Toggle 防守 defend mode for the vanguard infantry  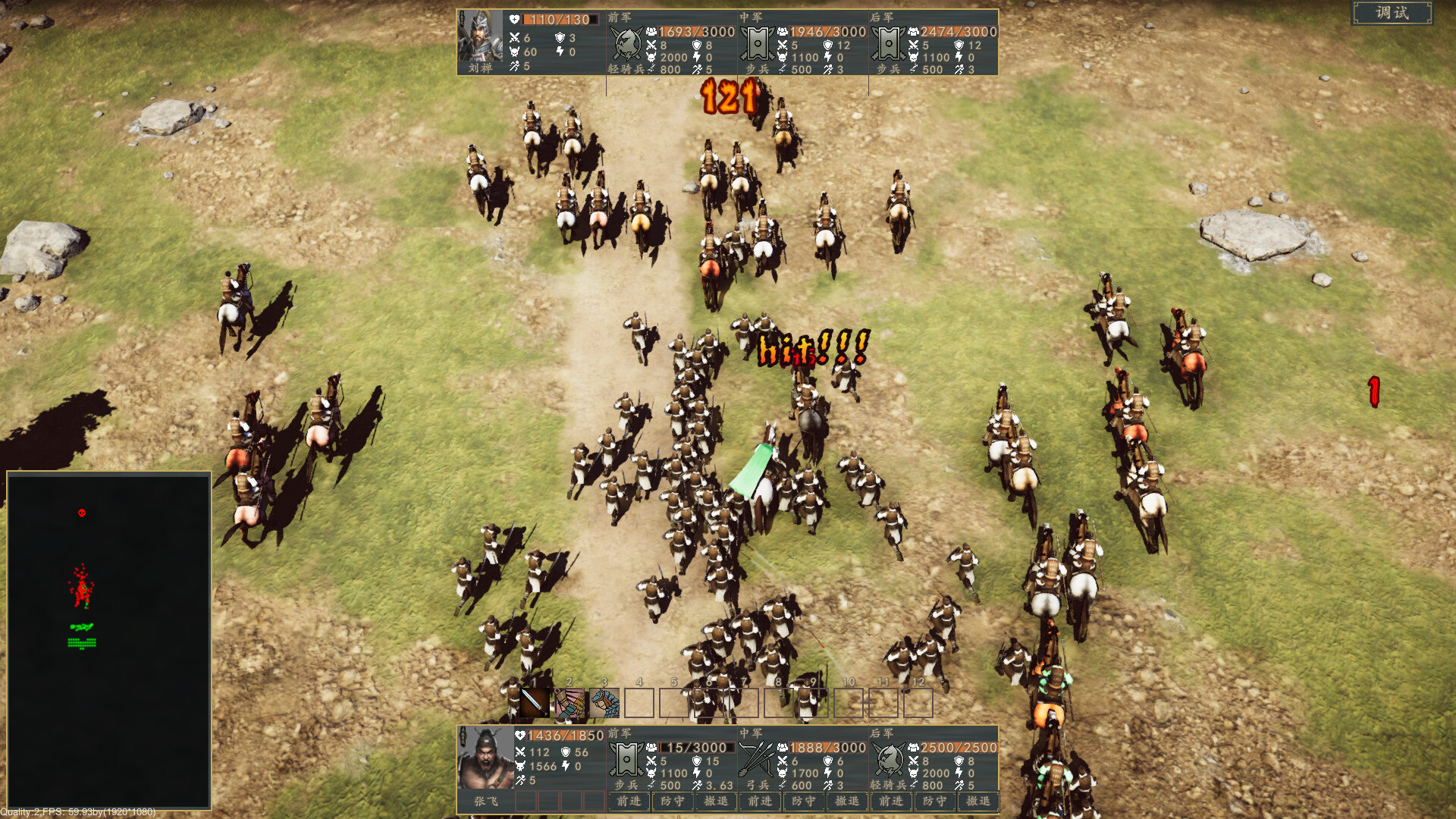tap(674, 802)
